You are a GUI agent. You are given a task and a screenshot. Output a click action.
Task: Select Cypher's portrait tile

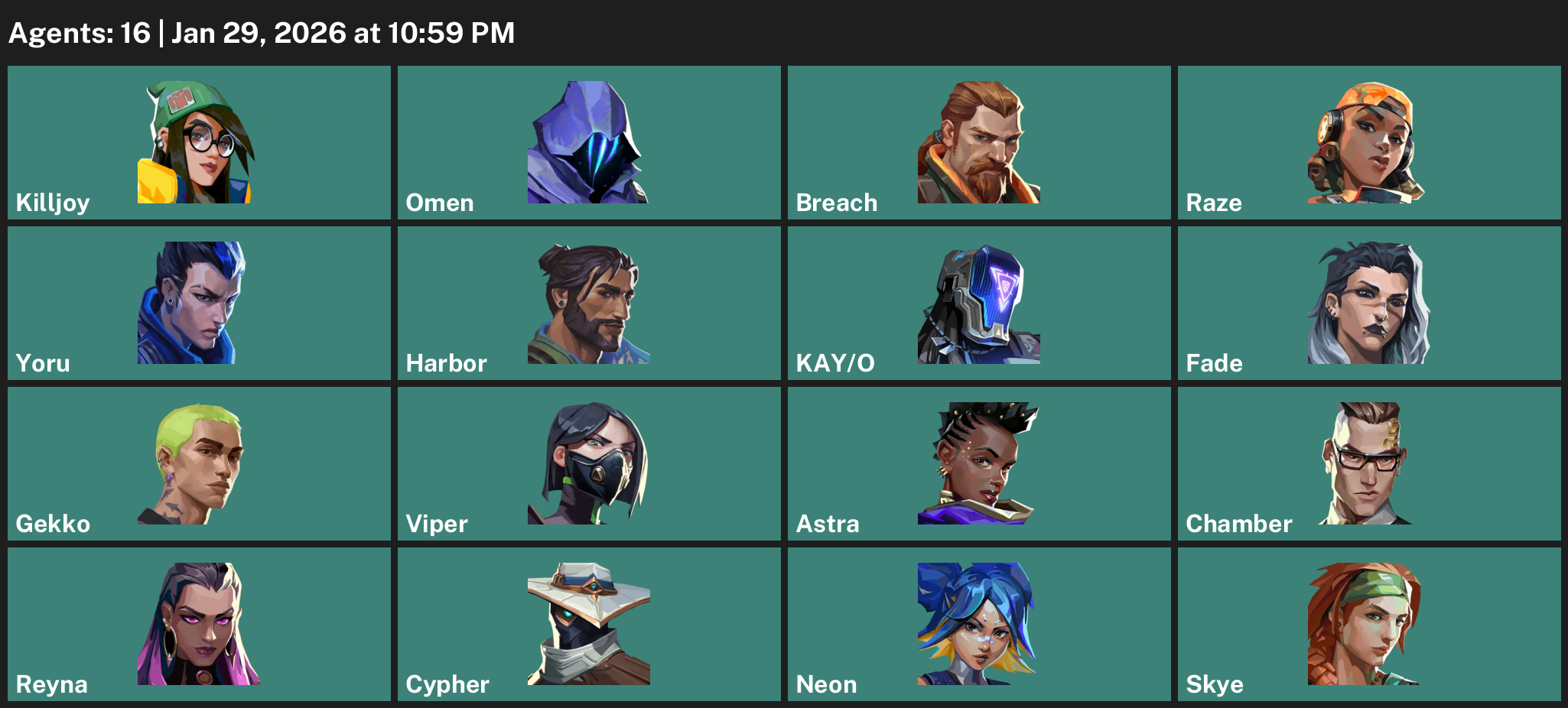[589, 624]
